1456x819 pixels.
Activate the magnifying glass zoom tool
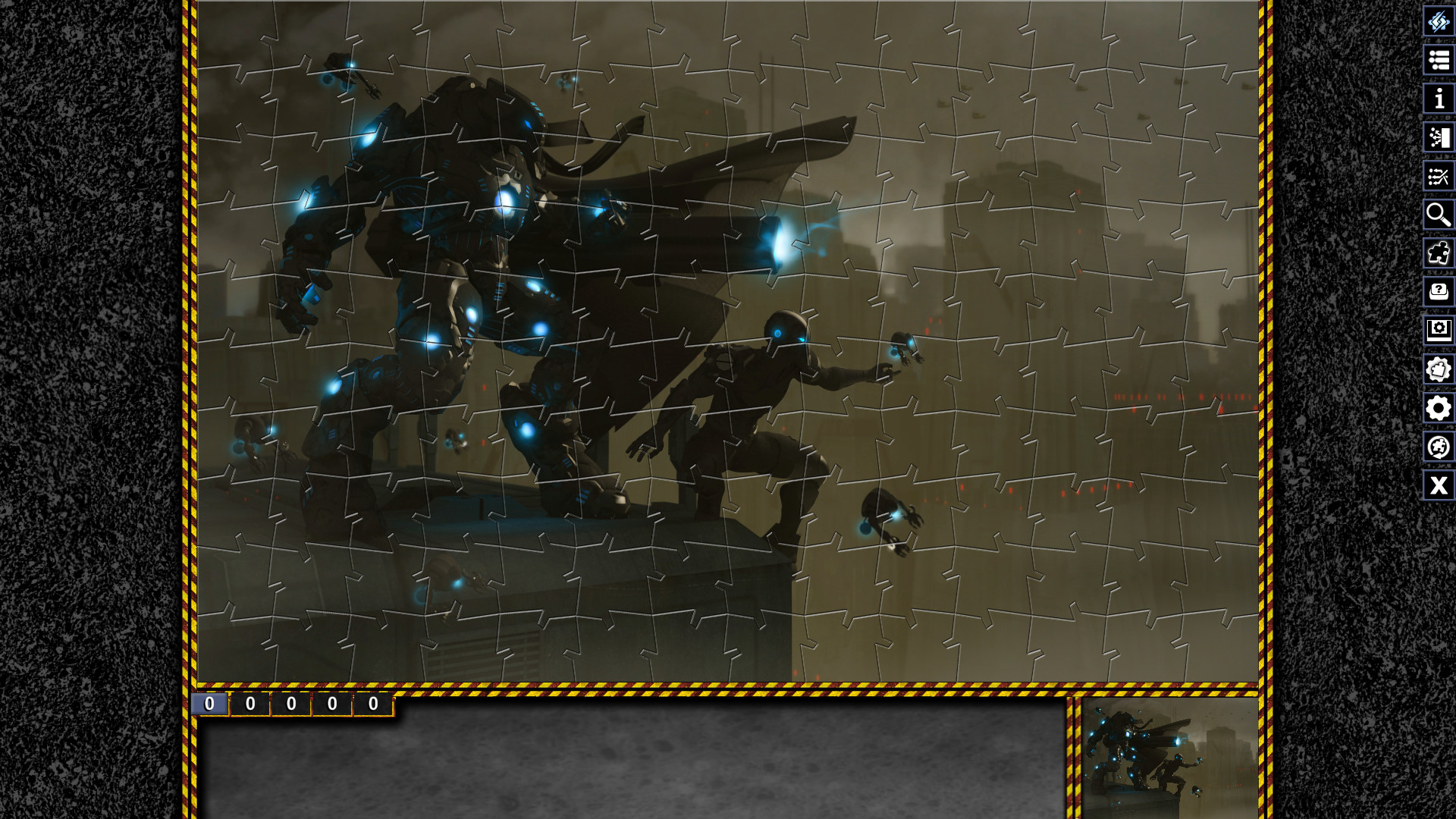pyautogui.click(x=1438, y=215)
